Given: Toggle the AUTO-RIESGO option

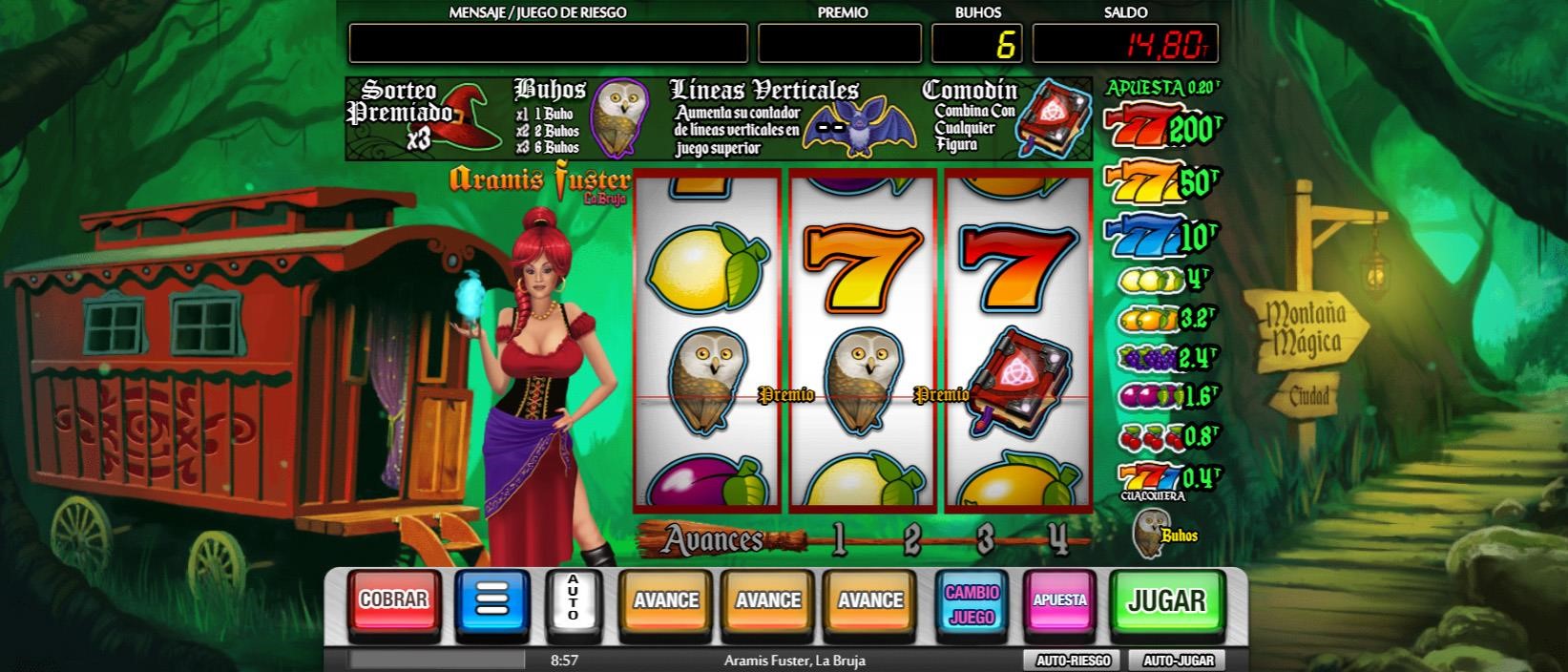Looking at the screenshot, I should click(1073, 661).
